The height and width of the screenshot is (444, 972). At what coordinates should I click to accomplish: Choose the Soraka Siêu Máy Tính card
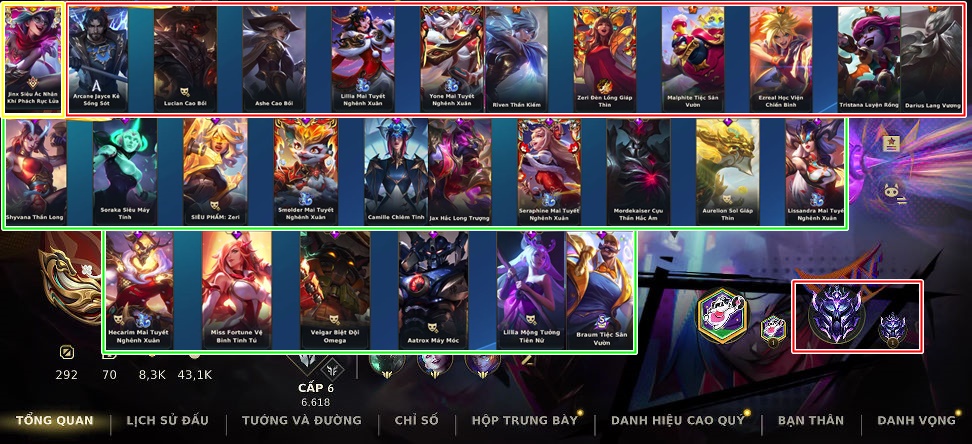tap(125, 172)
